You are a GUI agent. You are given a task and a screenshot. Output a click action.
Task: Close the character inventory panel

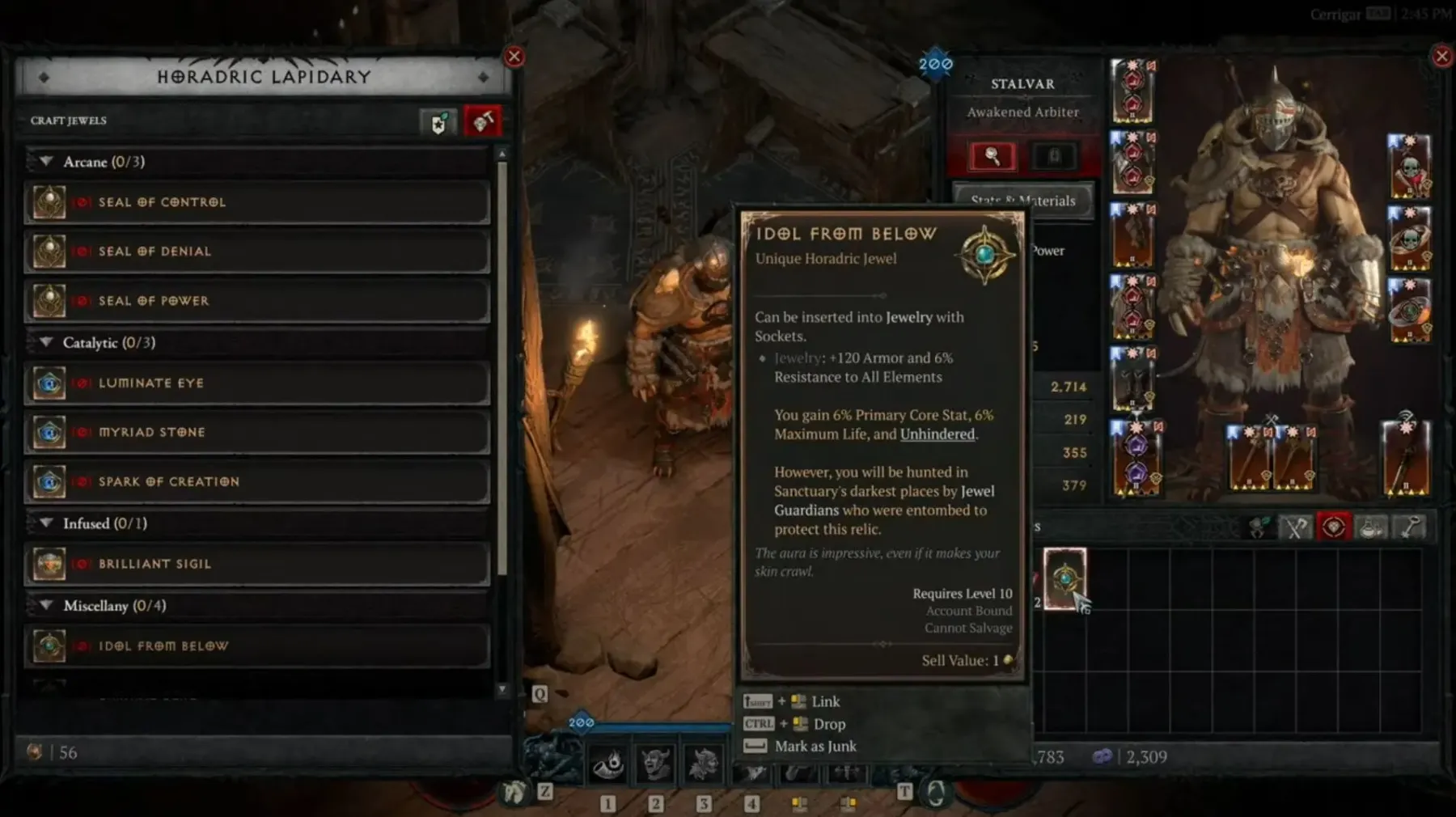coord(1441,57)
